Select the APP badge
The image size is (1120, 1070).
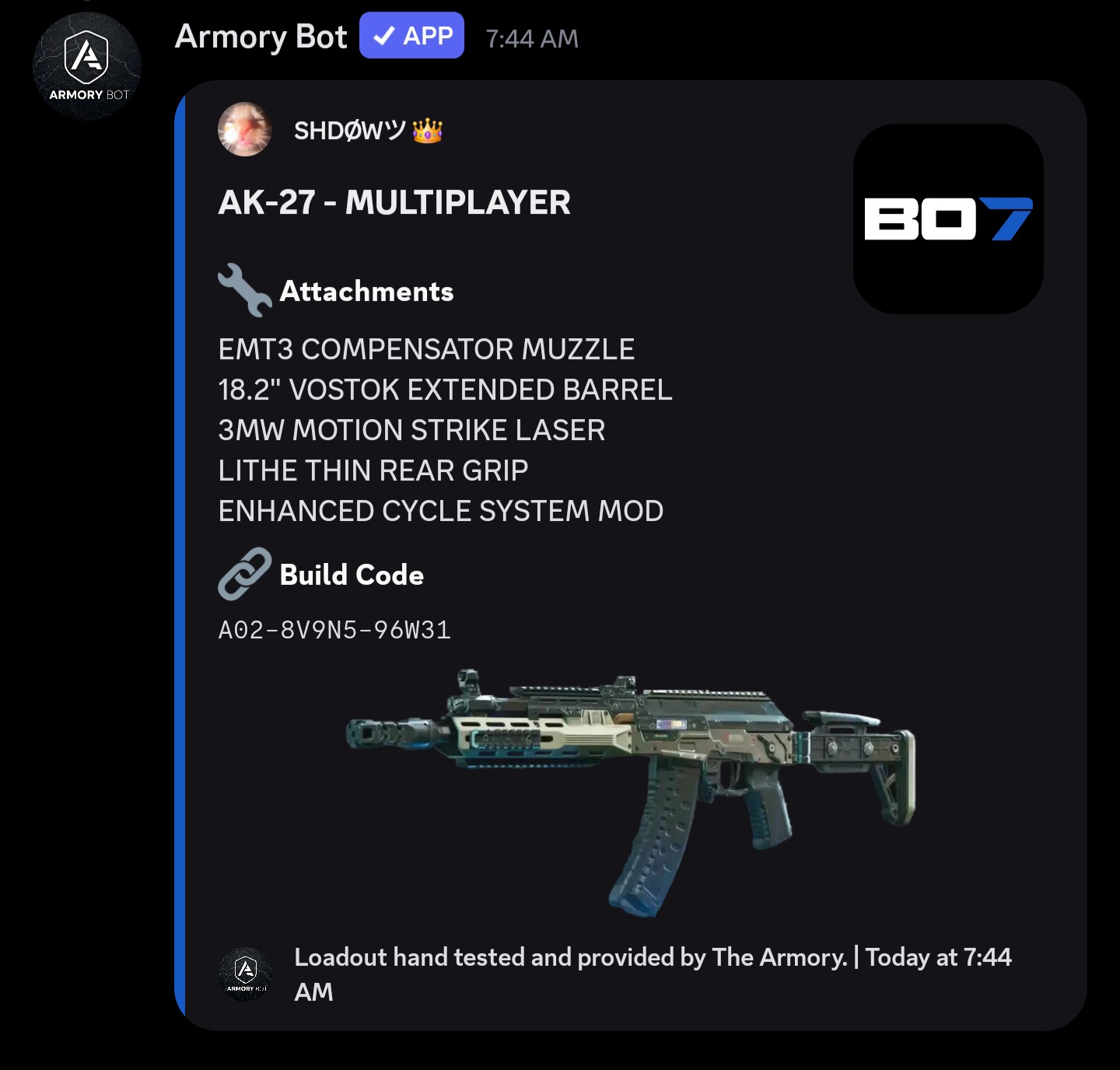[x=411, y=34]
